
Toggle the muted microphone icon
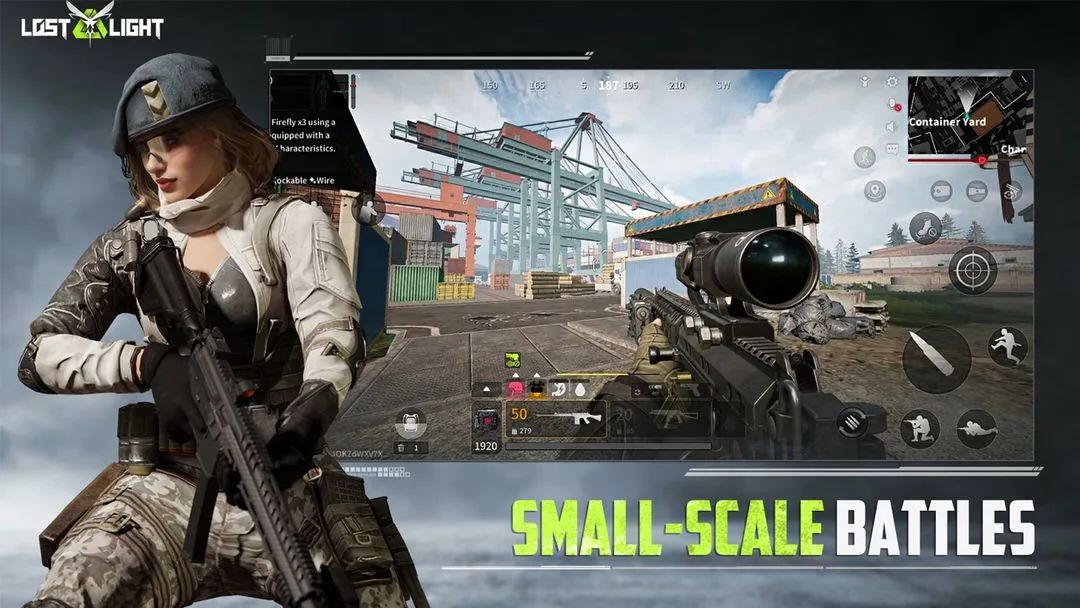click(x=892, y=105)
